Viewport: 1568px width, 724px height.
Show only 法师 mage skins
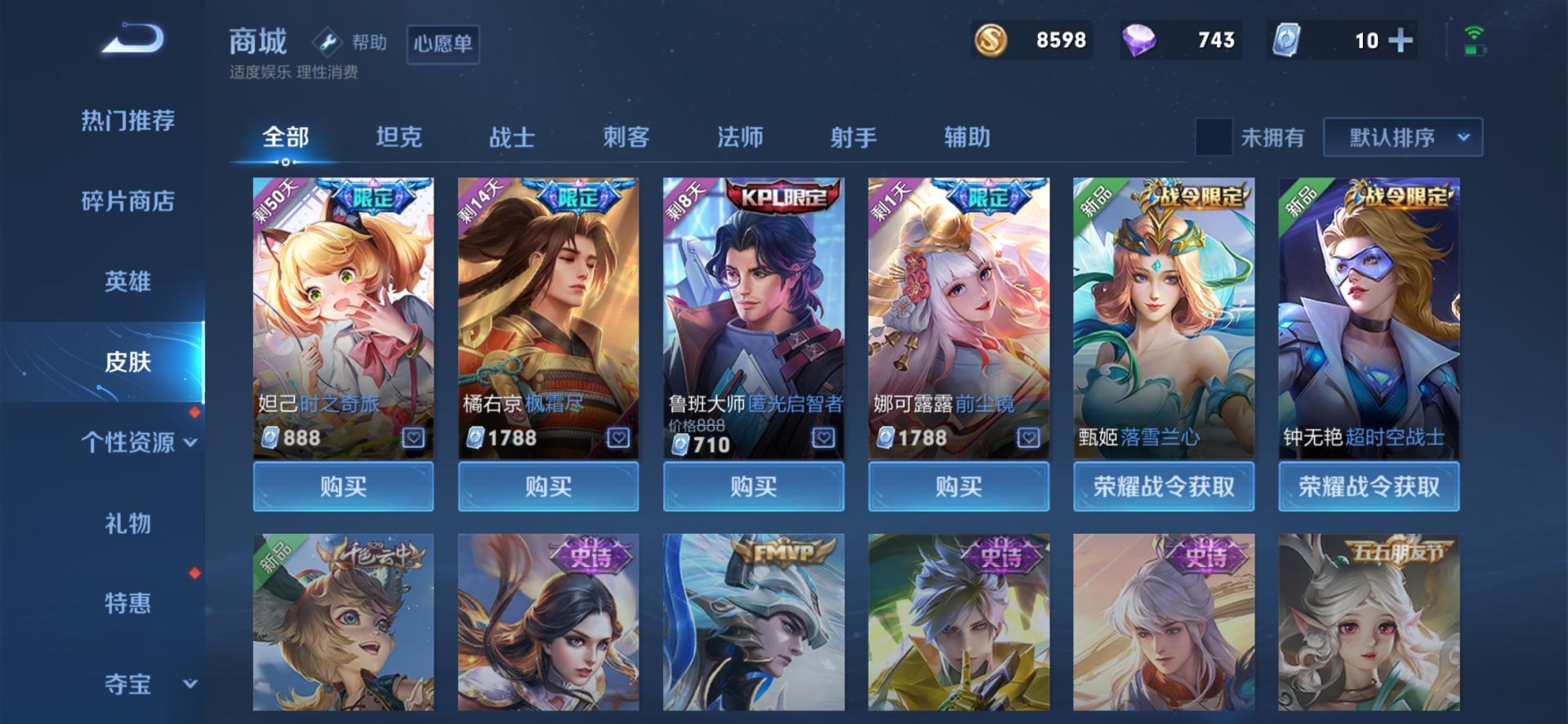[740, 137]
